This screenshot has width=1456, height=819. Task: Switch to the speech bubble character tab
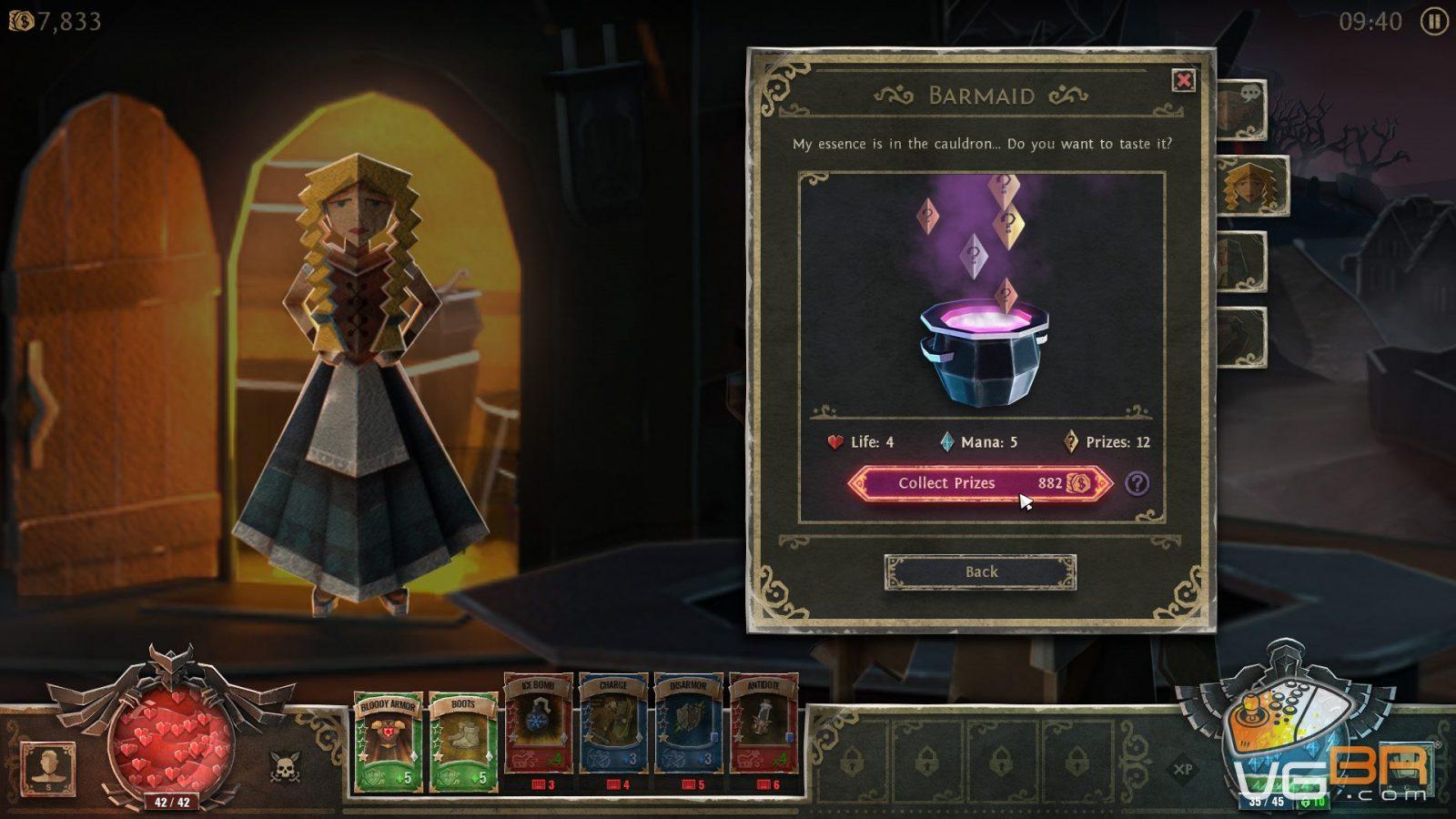point(1244,109)
